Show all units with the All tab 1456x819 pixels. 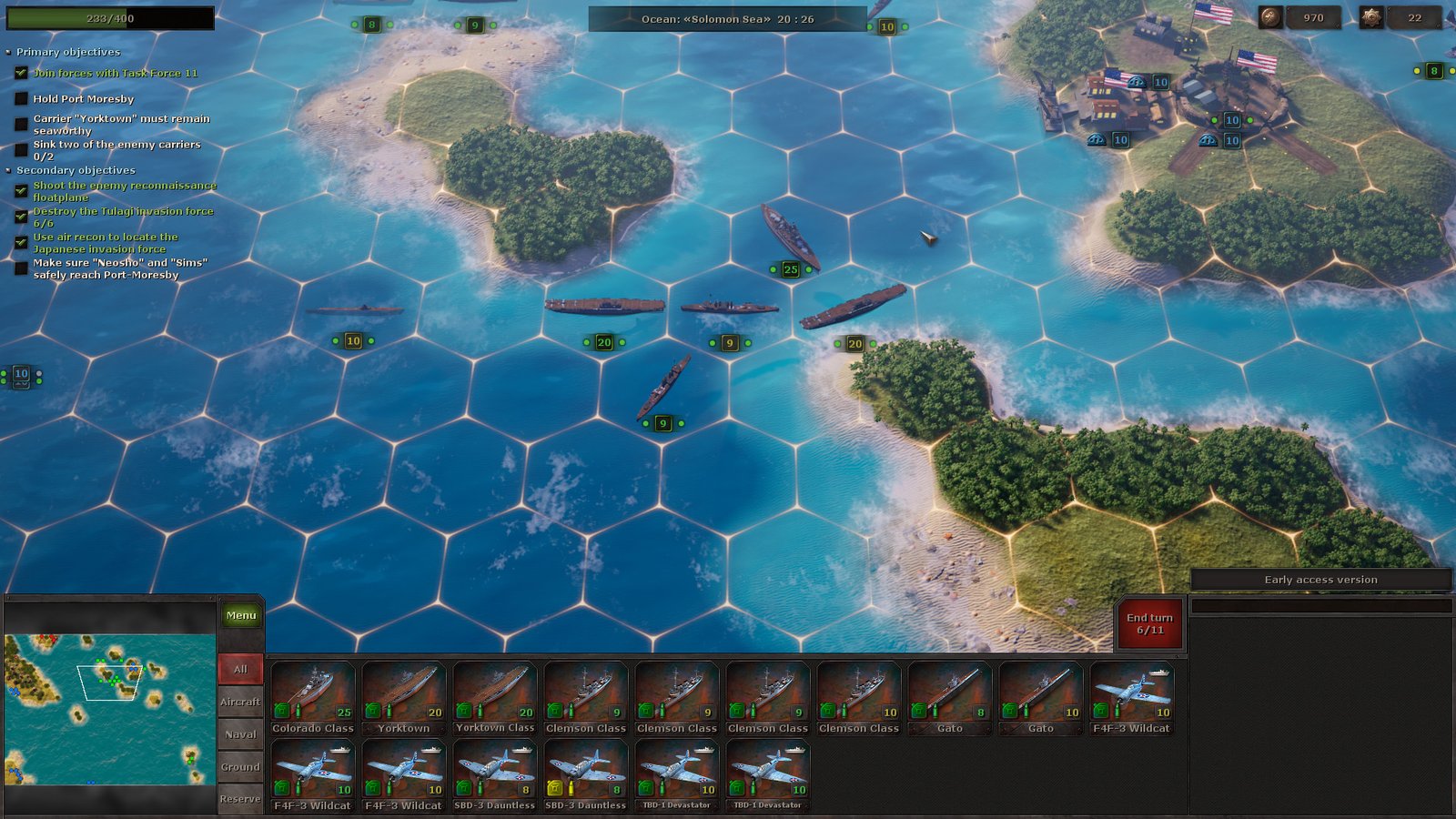[240, 669]
